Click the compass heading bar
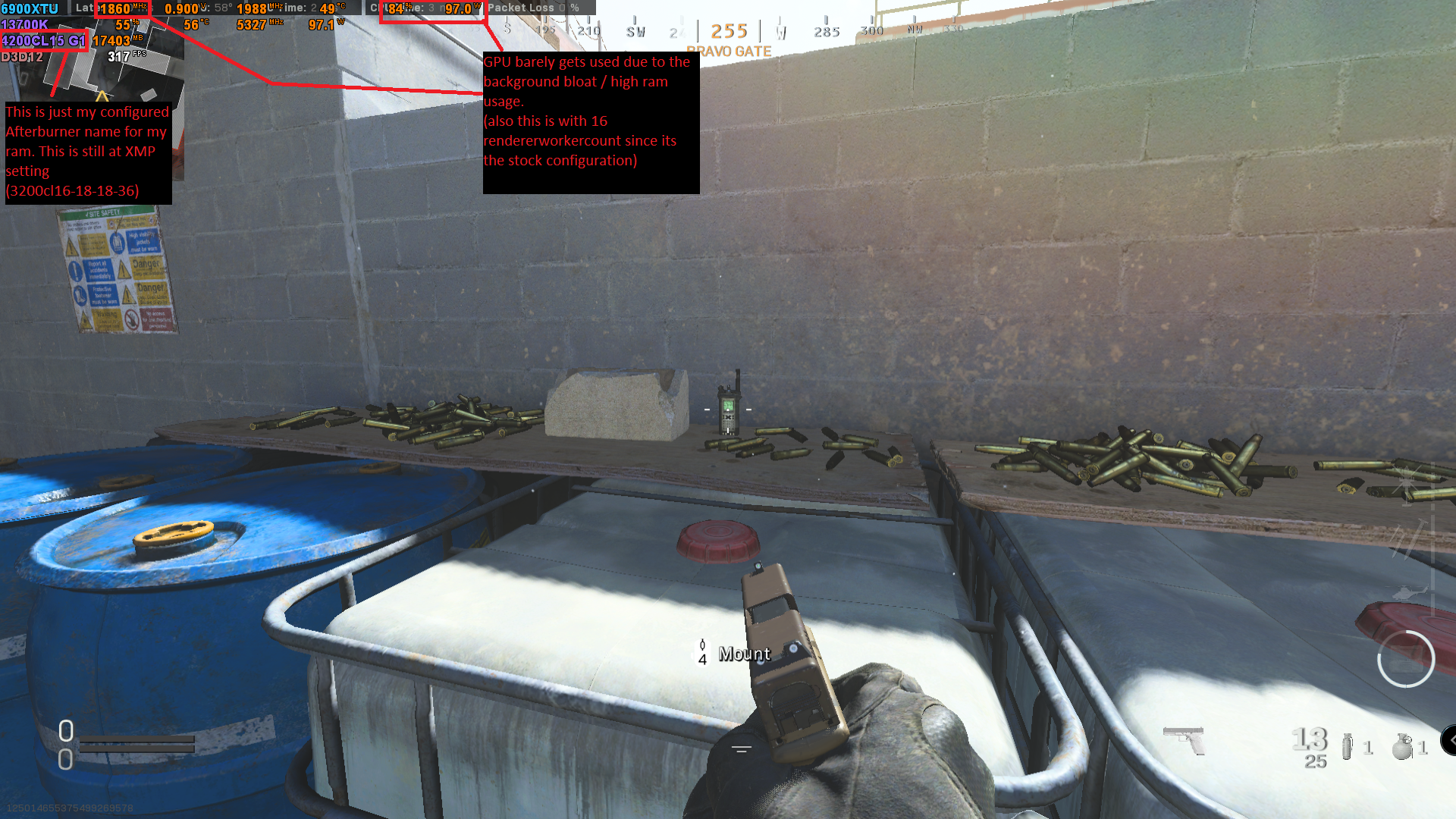1456x819 pixels. (x=728, y=31)
